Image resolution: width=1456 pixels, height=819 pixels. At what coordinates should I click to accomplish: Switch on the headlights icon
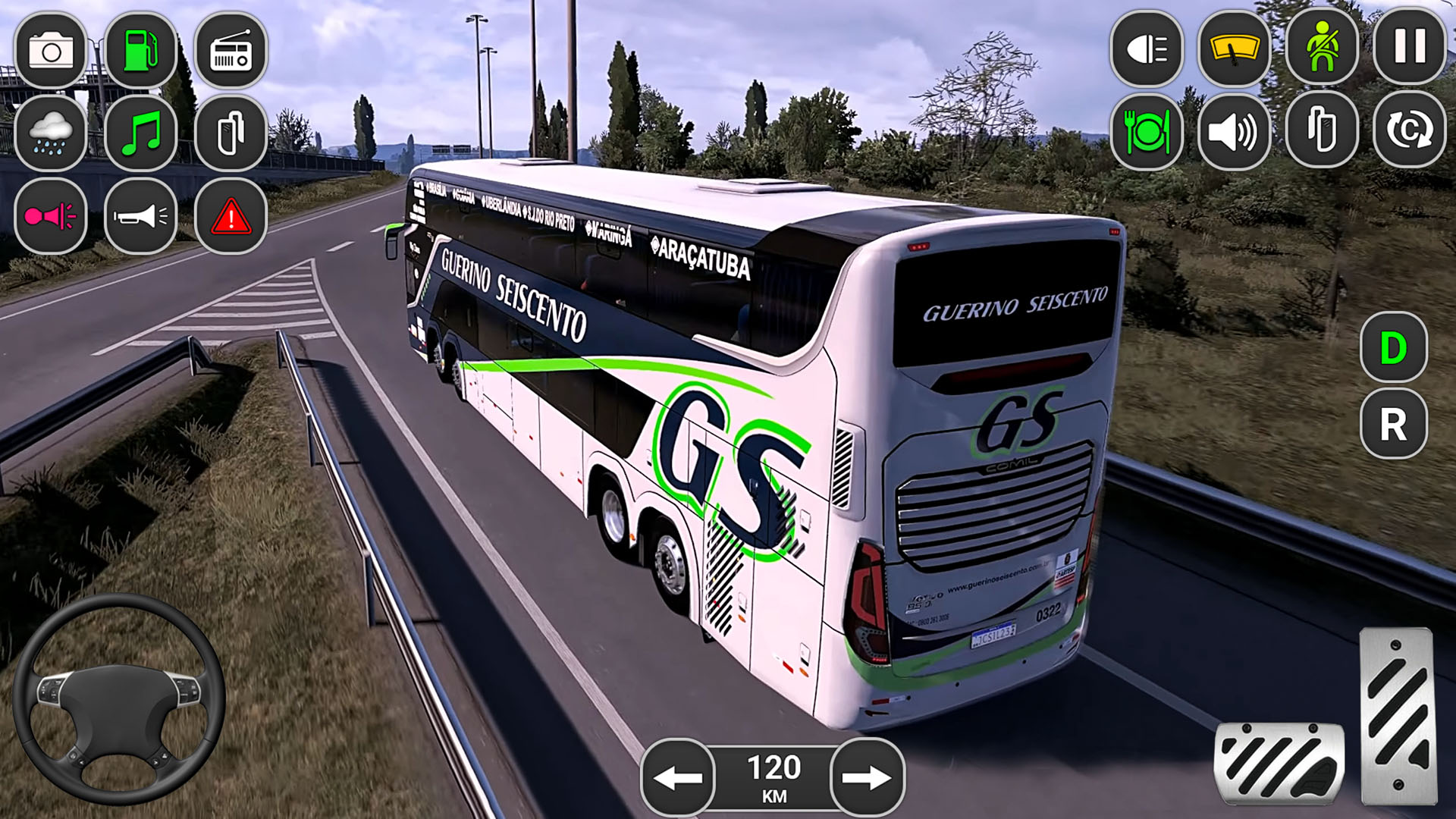click(1147, 49)
